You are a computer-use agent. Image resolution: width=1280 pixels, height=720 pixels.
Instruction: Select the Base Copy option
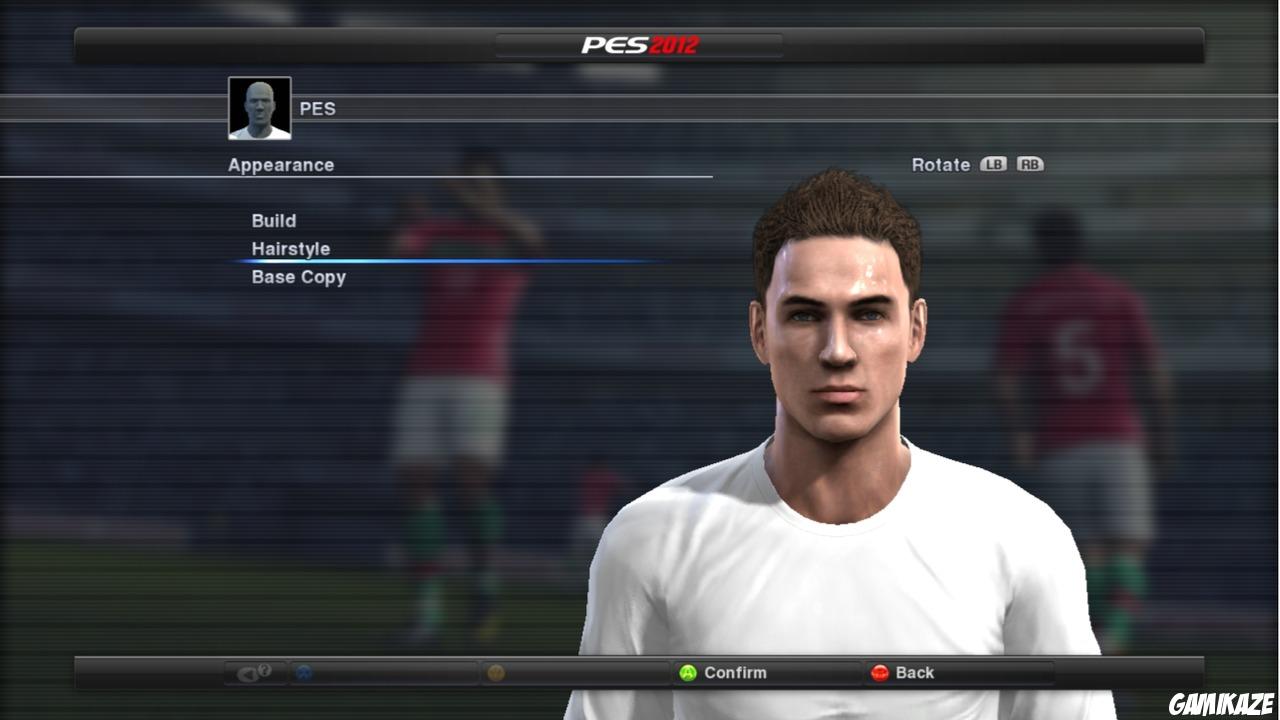(x=297, y=277)
